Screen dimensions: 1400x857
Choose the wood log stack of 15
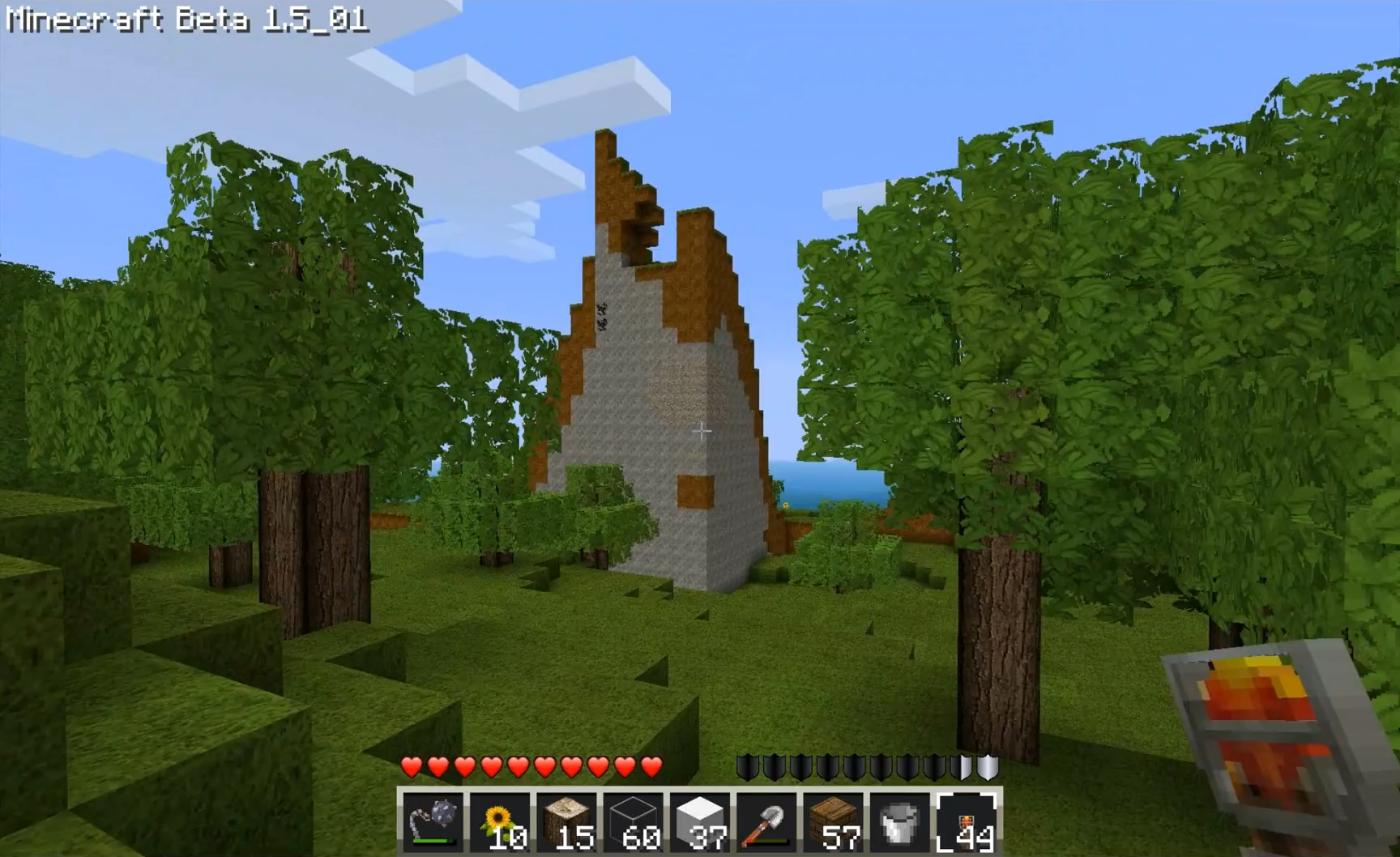566,821
